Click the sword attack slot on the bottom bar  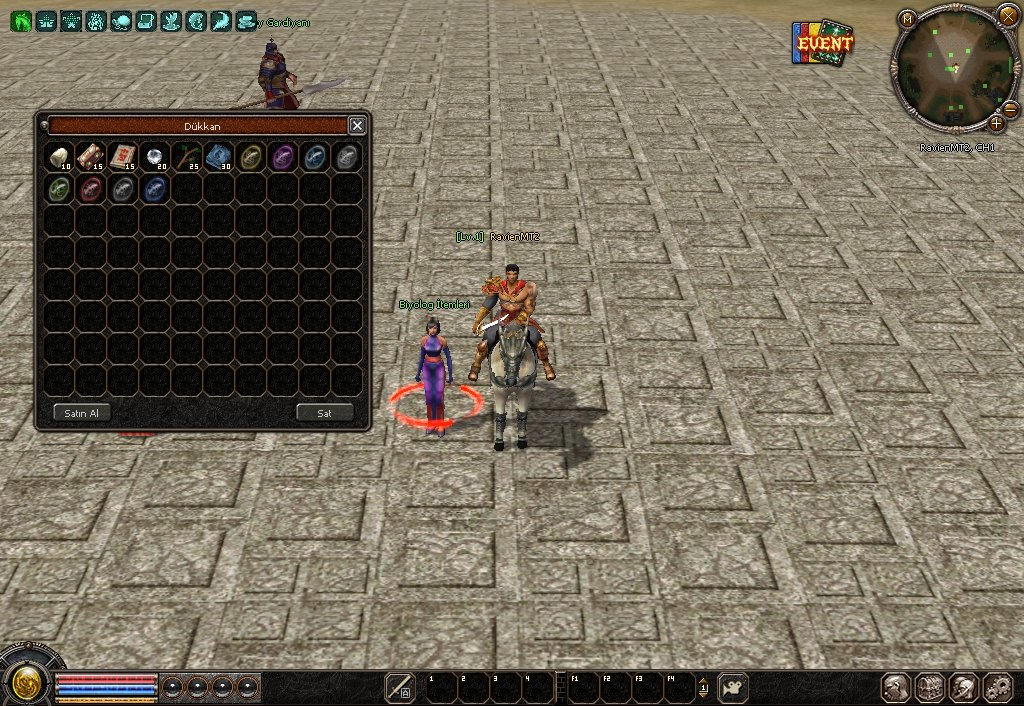pyautogui.click(x=399, y=687)
